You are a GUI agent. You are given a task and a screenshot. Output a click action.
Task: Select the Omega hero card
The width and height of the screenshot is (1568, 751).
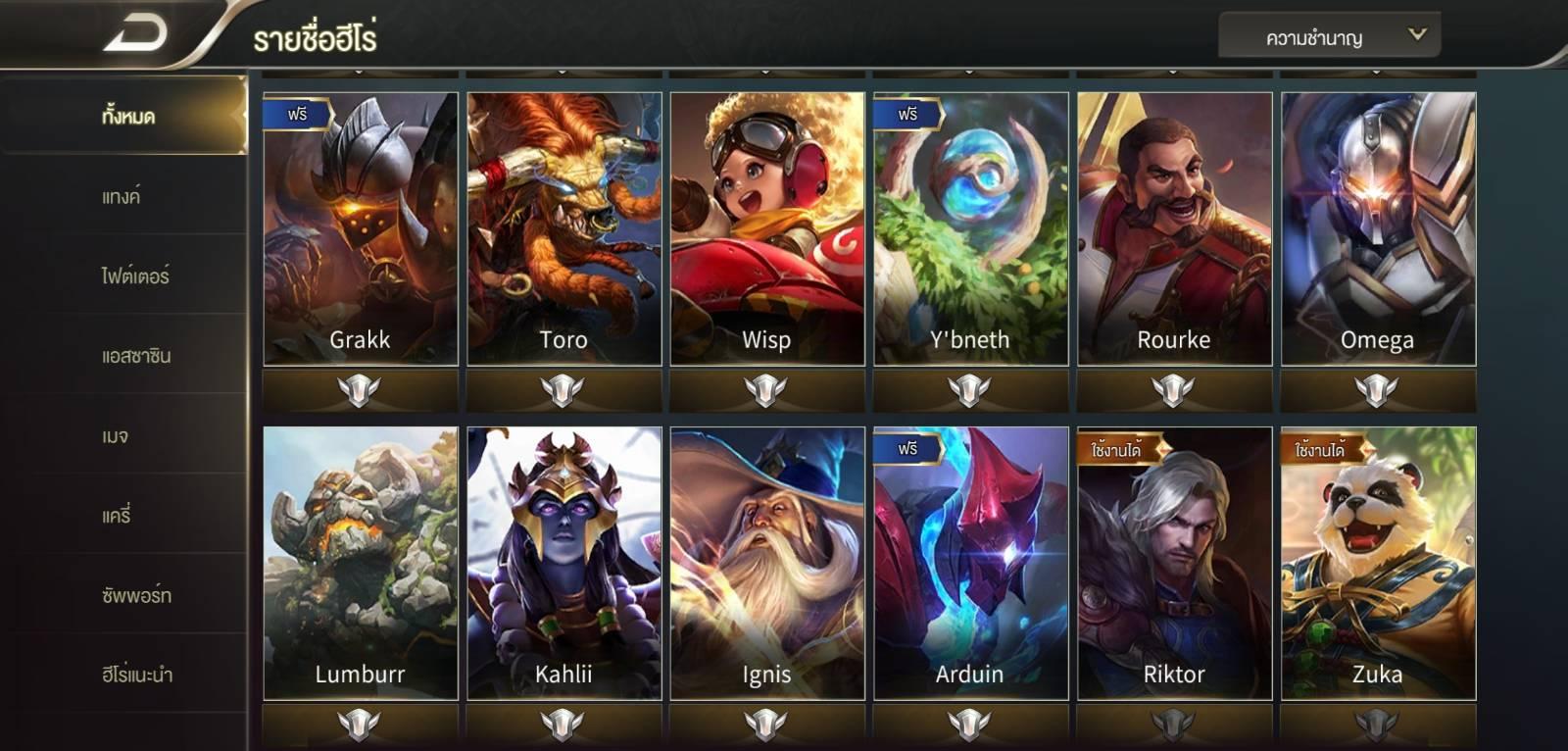[1378, 229]
